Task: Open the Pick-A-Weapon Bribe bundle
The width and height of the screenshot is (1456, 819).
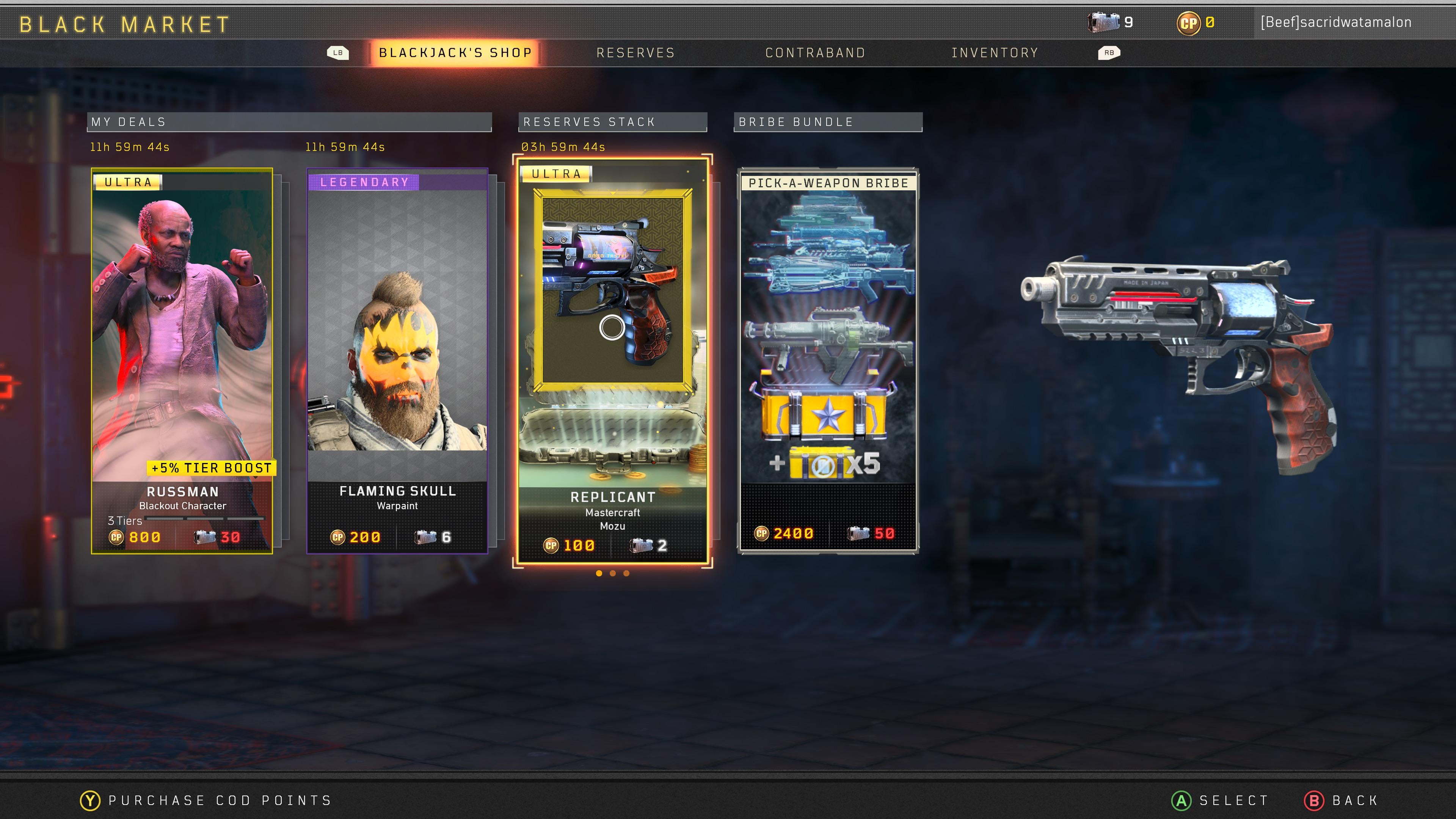Action: (x=828, y=361)
